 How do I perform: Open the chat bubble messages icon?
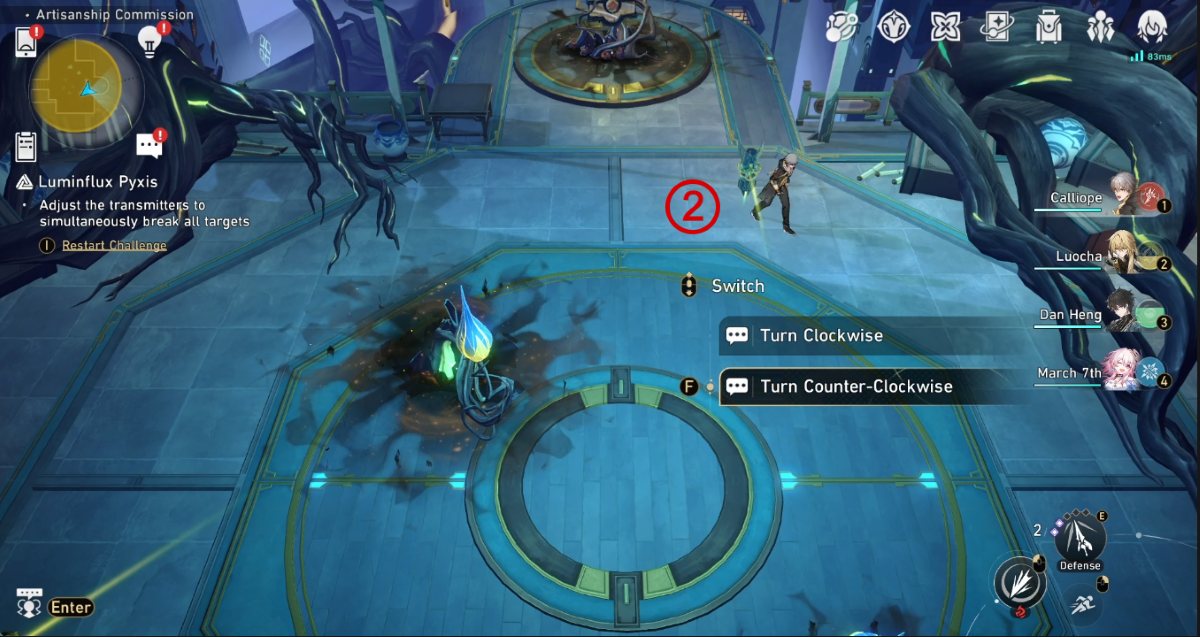click(149, 146)
